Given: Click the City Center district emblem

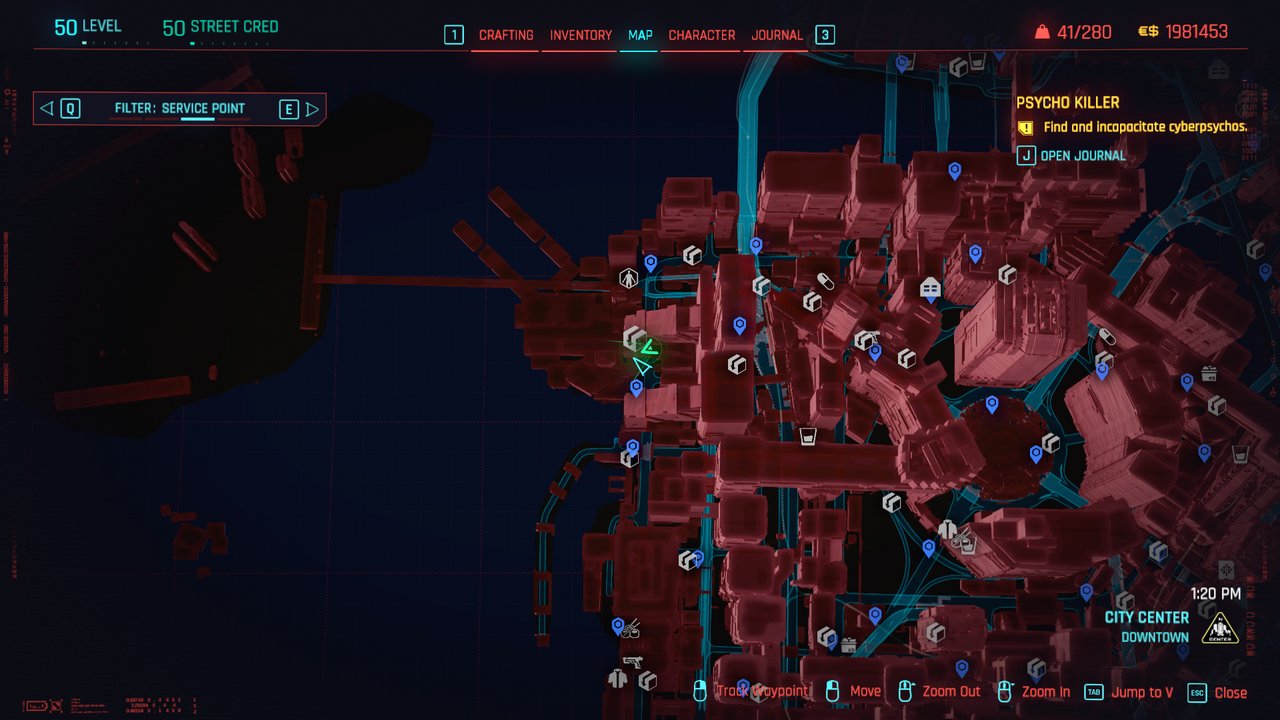Looking at the screenshot, I should click(x=1220, y=629).
